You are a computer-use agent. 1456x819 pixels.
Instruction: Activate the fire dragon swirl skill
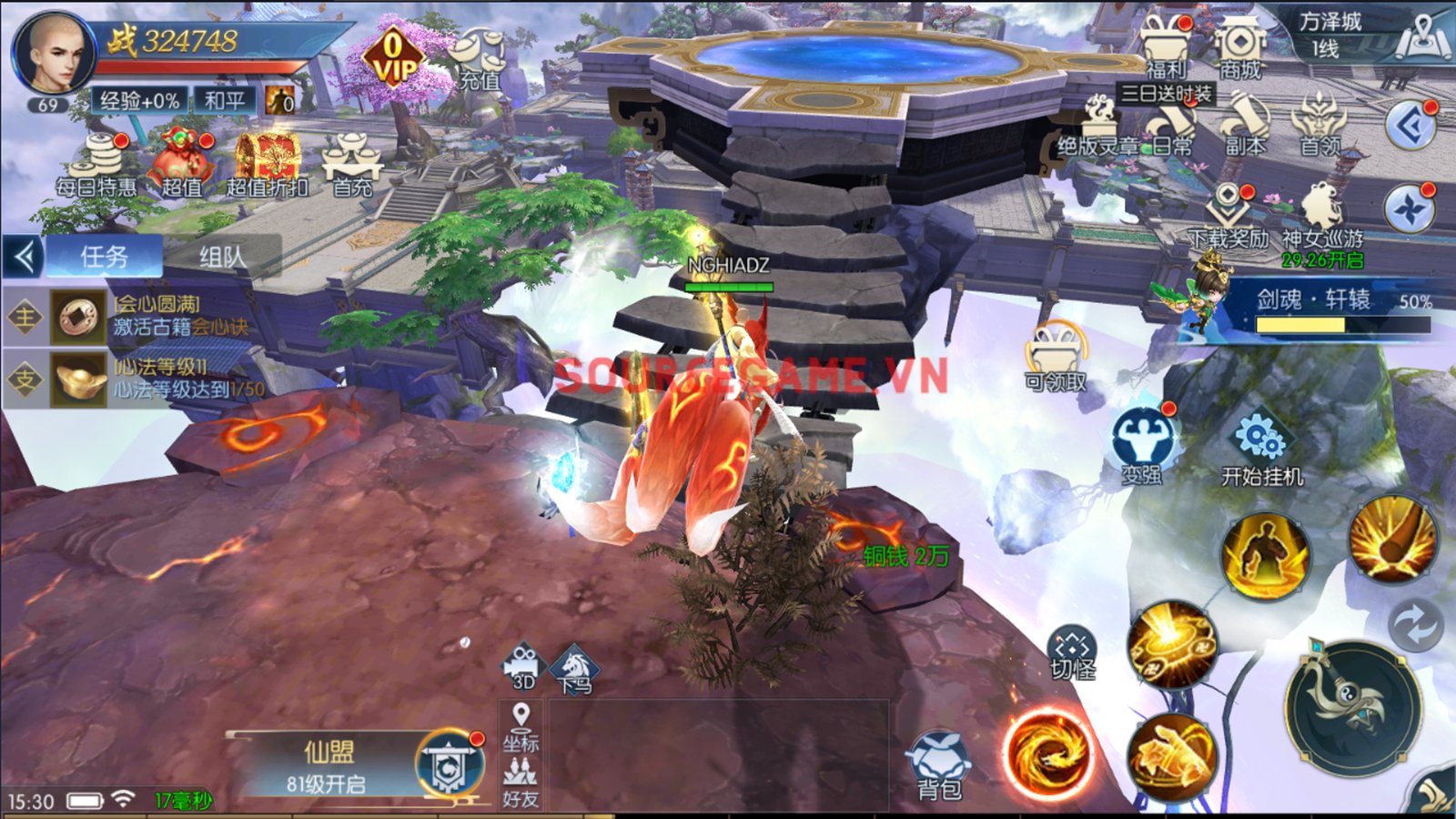tap(1048, 753)
